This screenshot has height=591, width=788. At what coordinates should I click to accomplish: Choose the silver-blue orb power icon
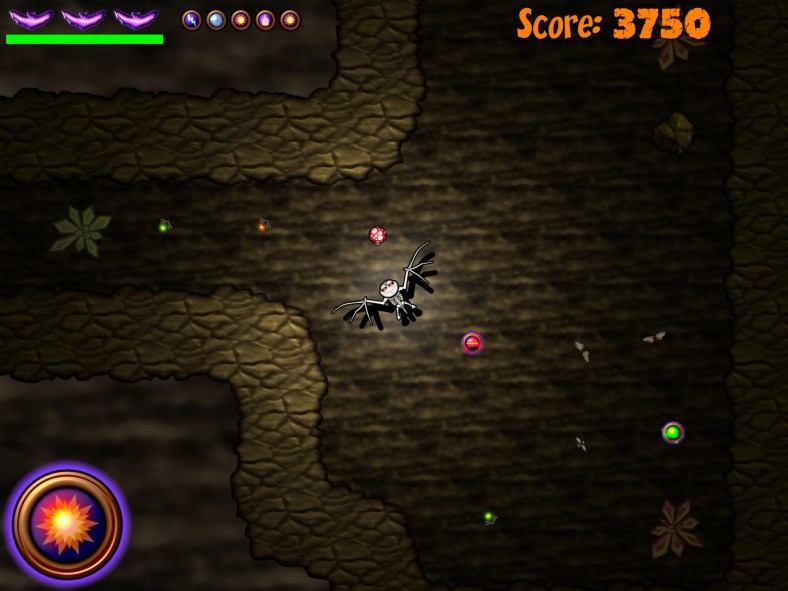[x=216, y=20]
